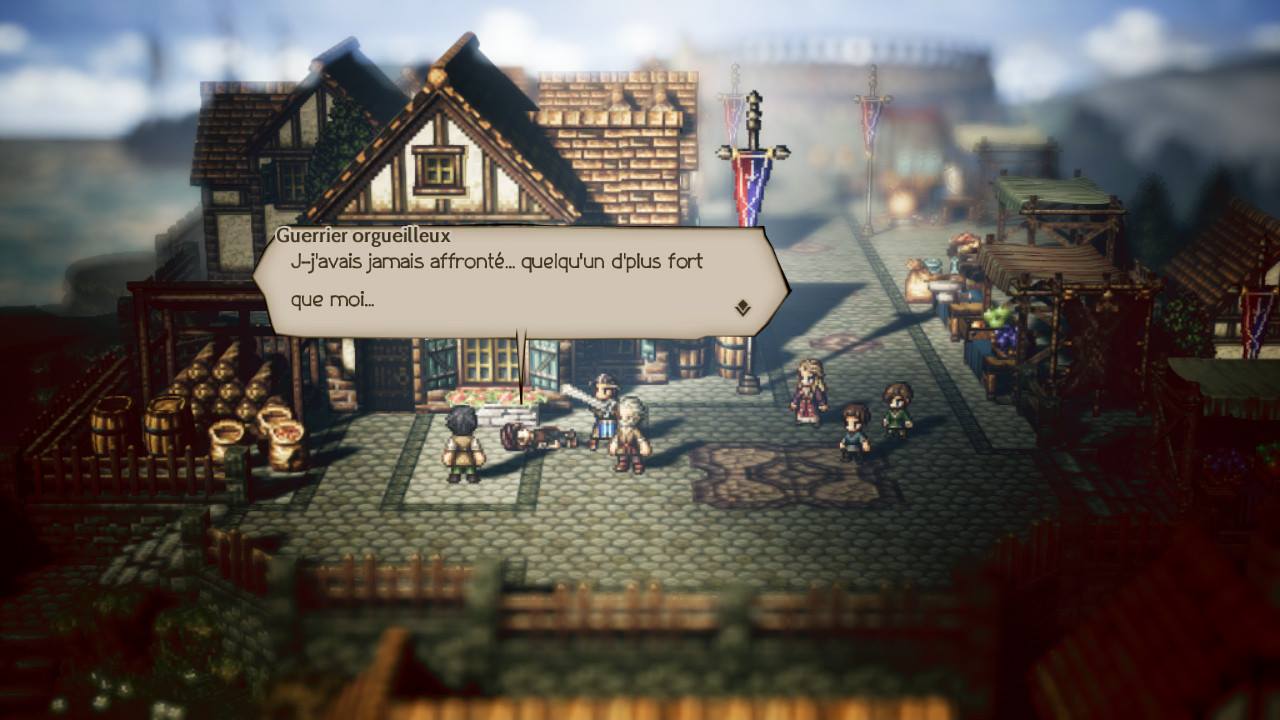The width and height of the screenshot is (1280, 720).
Task: Click the Guerrier orgueilleux speaker name
Action: [x=333, y=235]
